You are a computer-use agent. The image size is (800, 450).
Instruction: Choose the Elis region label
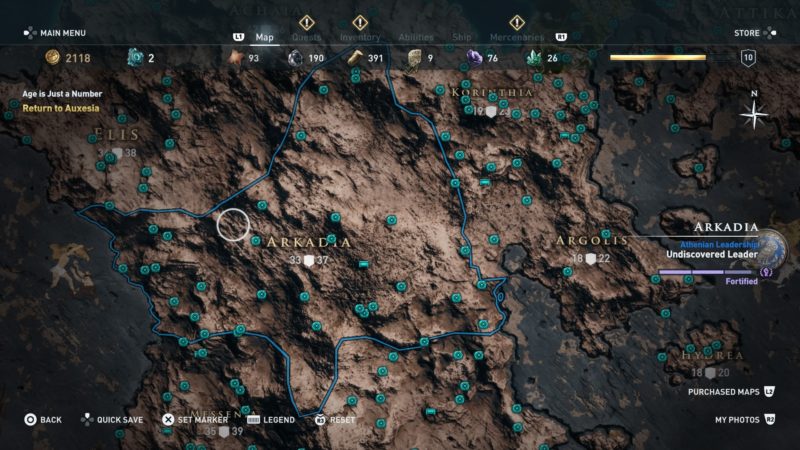pyautogui.click(x=117, y=134)
